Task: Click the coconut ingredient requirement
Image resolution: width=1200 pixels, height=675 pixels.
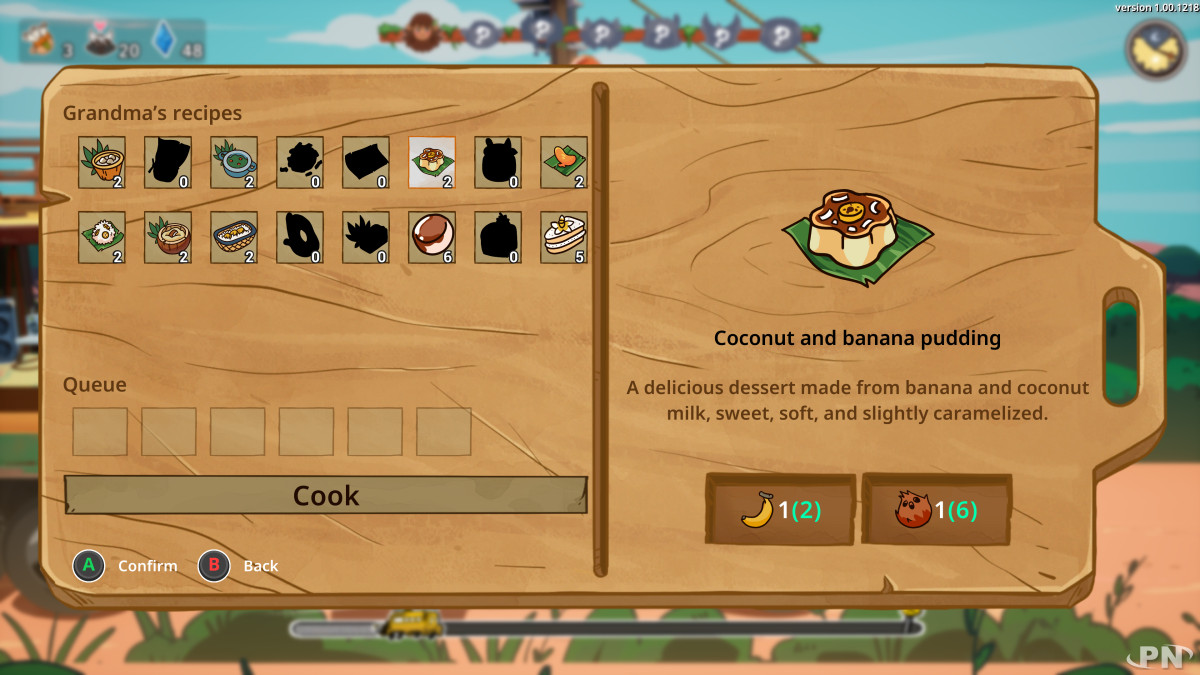Action: 936,510
